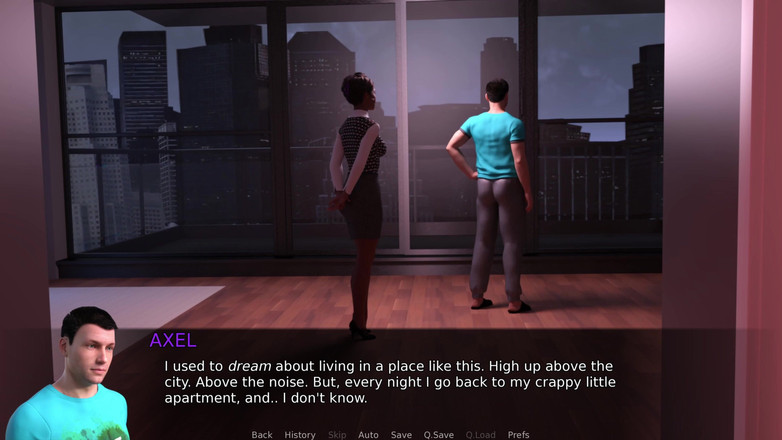782x440 pixels.
Task: Click Q.Save to quick save
Action: [438, 435]
